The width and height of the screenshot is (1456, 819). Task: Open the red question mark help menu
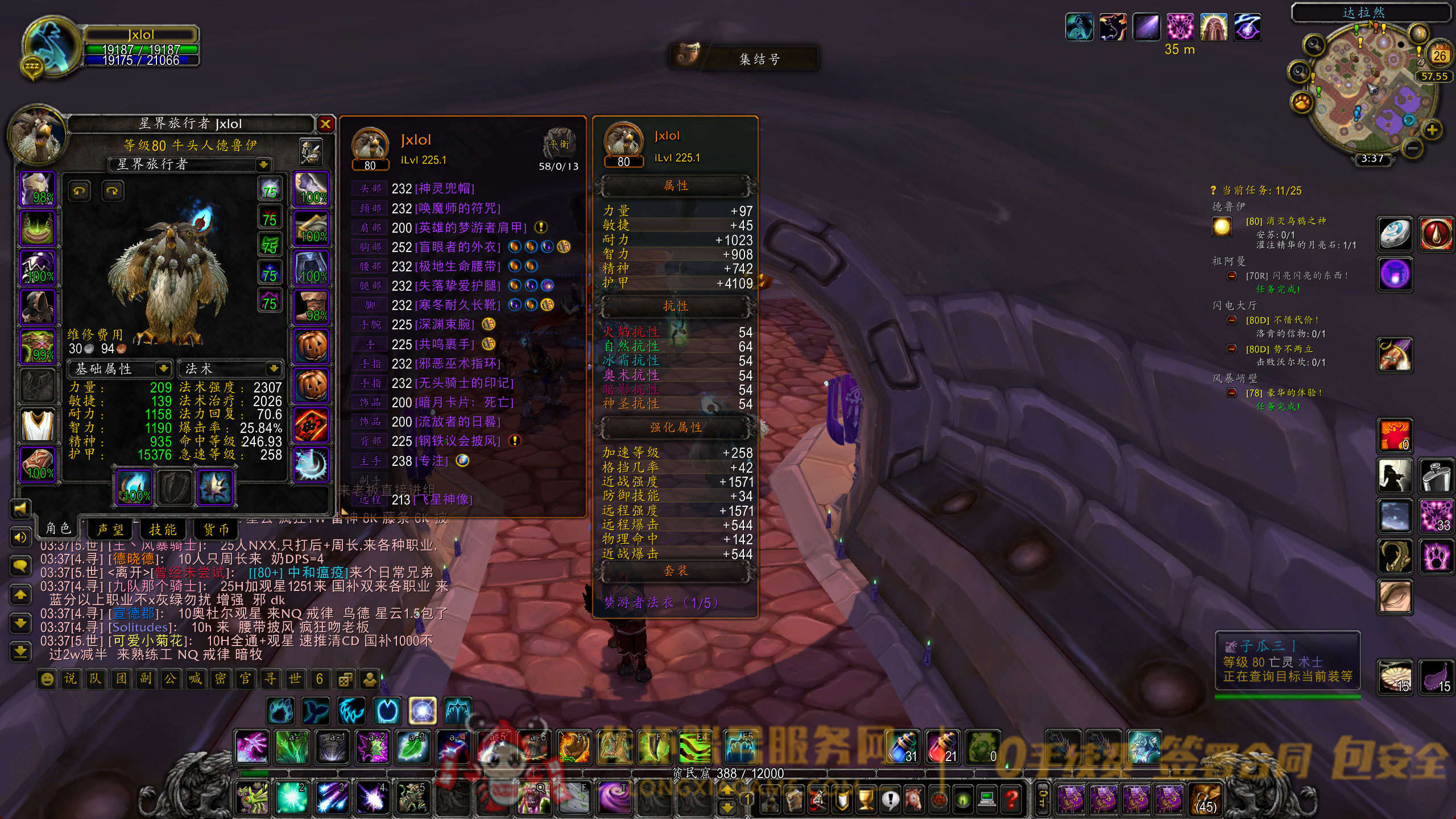pos(1012,800)
